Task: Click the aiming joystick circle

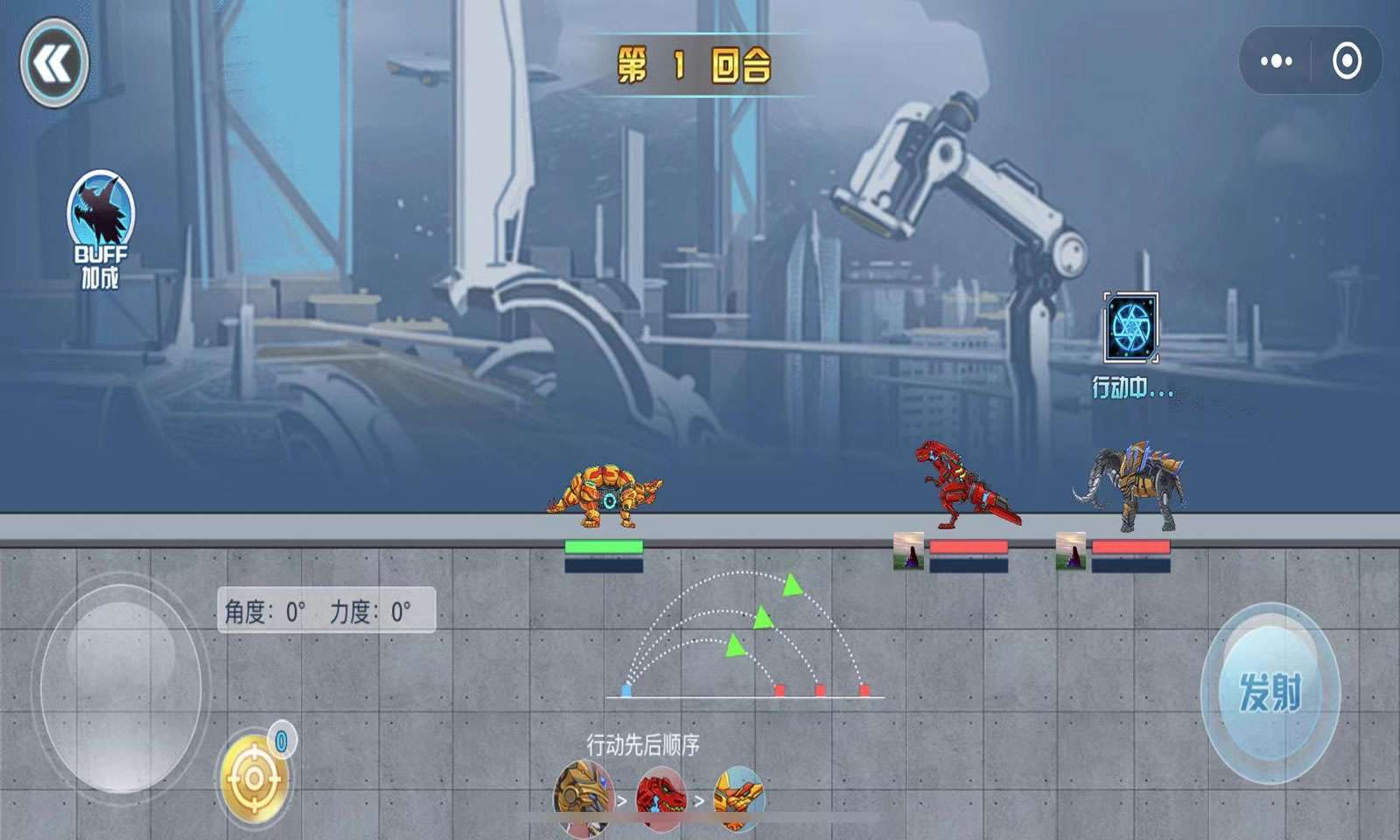Action: point(121,687)
